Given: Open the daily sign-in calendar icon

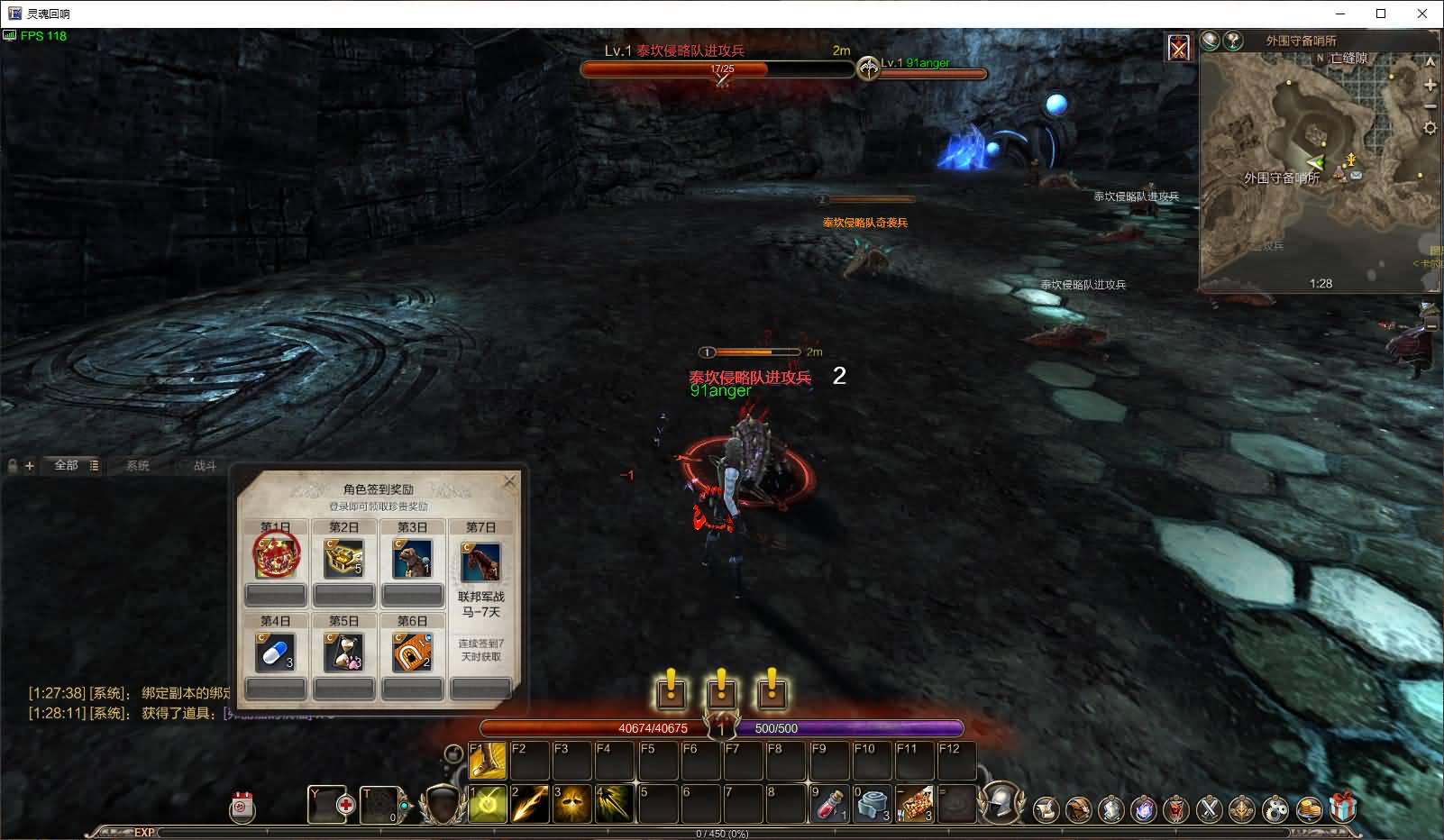Looking at the screenshot, I should coord(241,808).
